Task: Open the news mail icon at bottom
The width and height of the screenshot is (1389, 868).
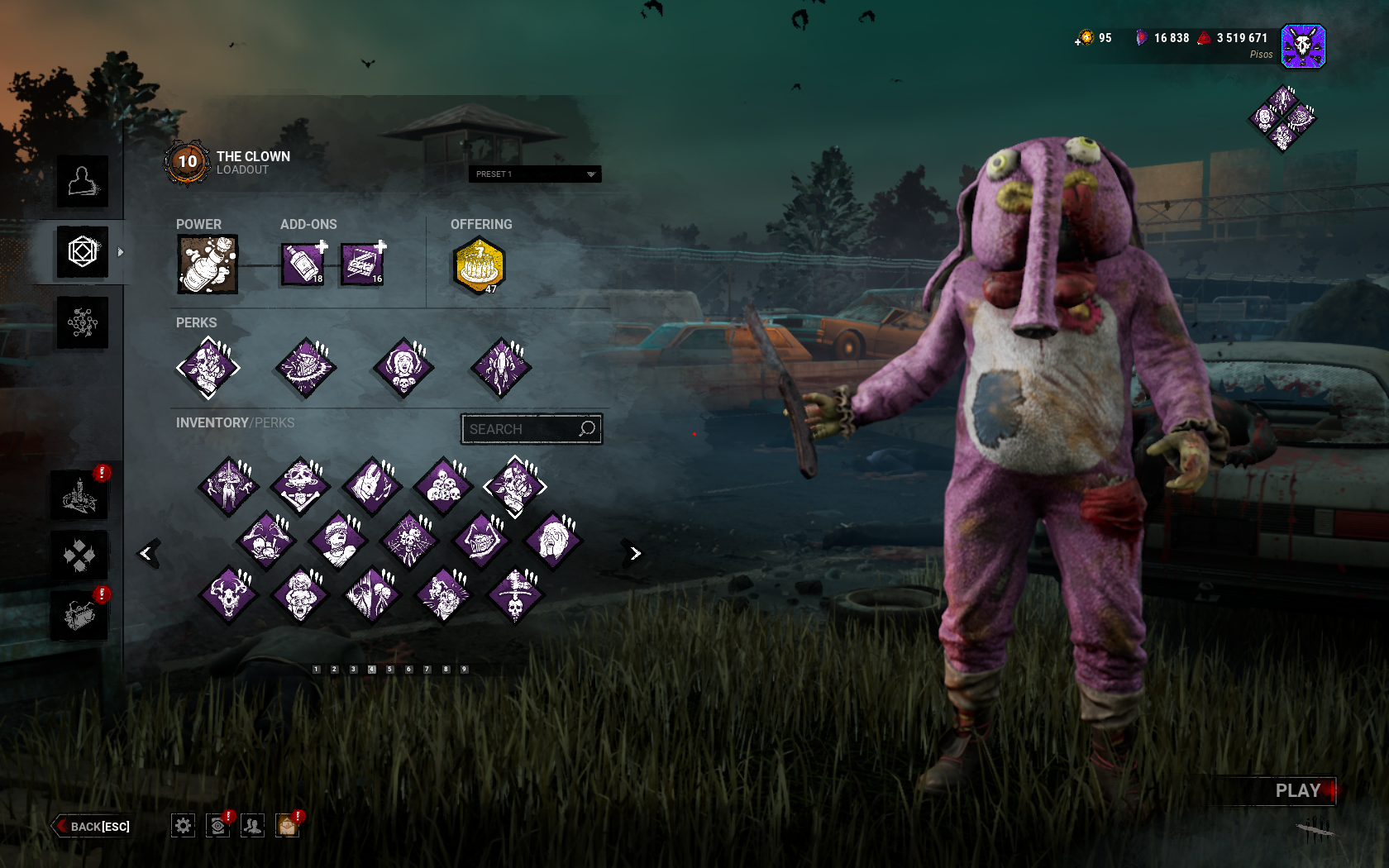Action: pyautogui.click(x=287, y=825)
